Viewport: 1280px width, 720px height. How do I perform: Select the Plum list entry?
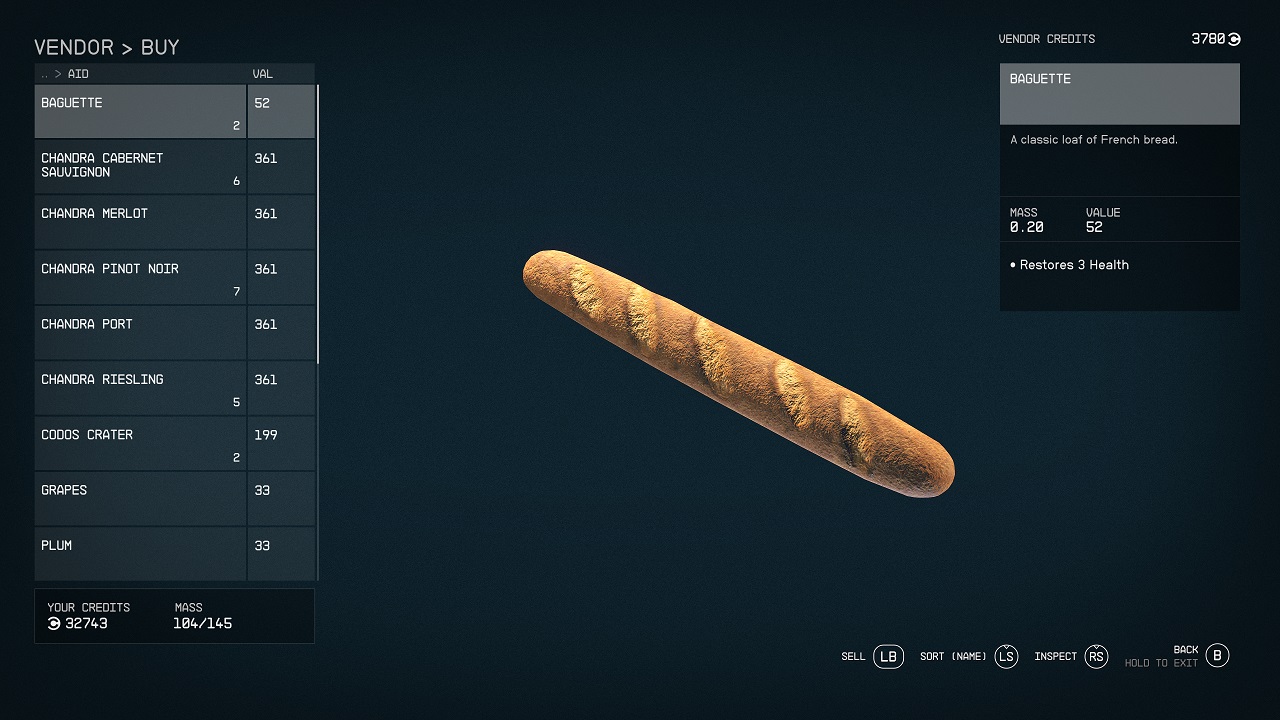point(140,553)
